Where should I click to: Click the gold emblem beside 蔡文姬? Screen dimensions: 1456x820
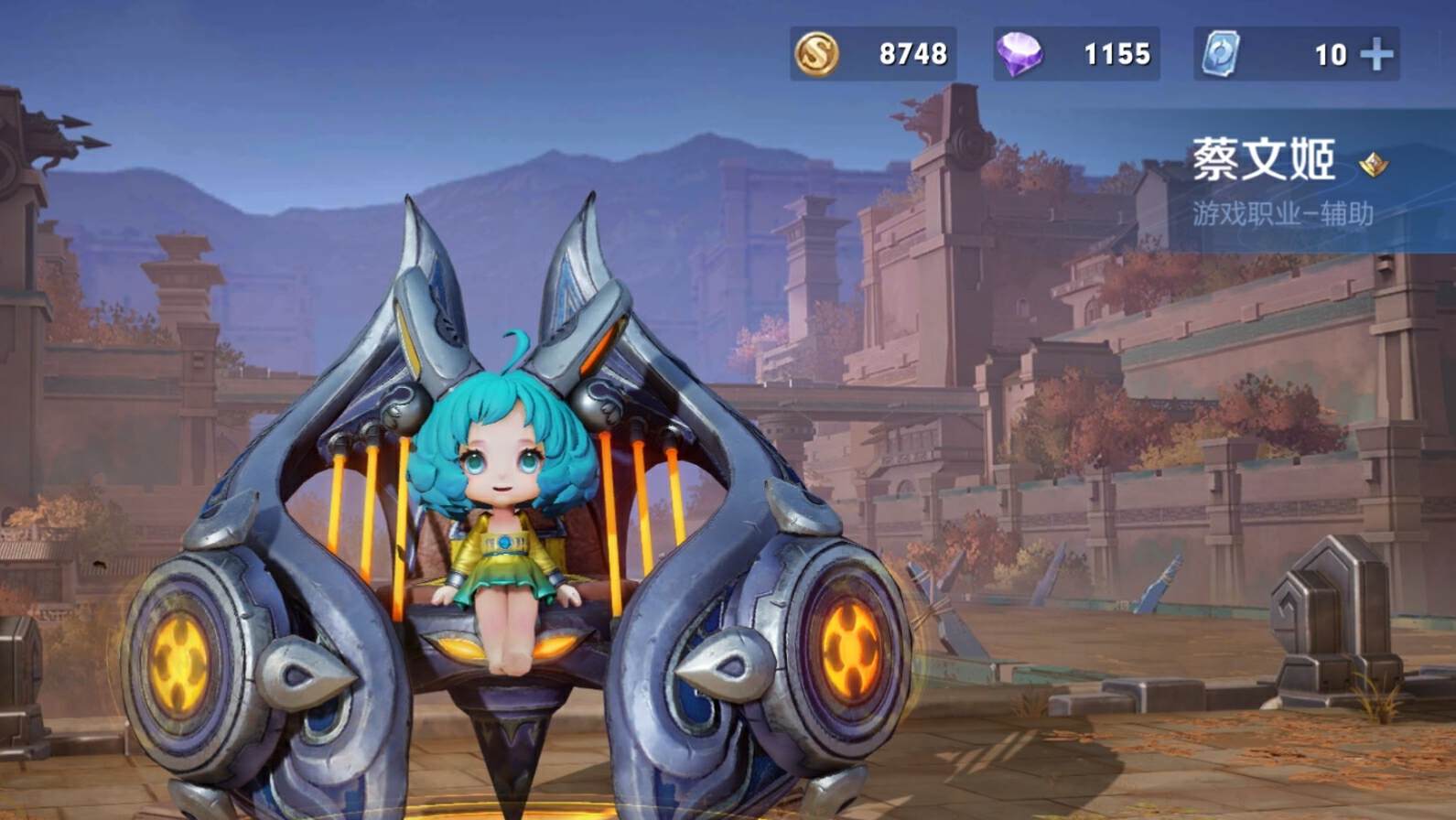click(1373, 165)
